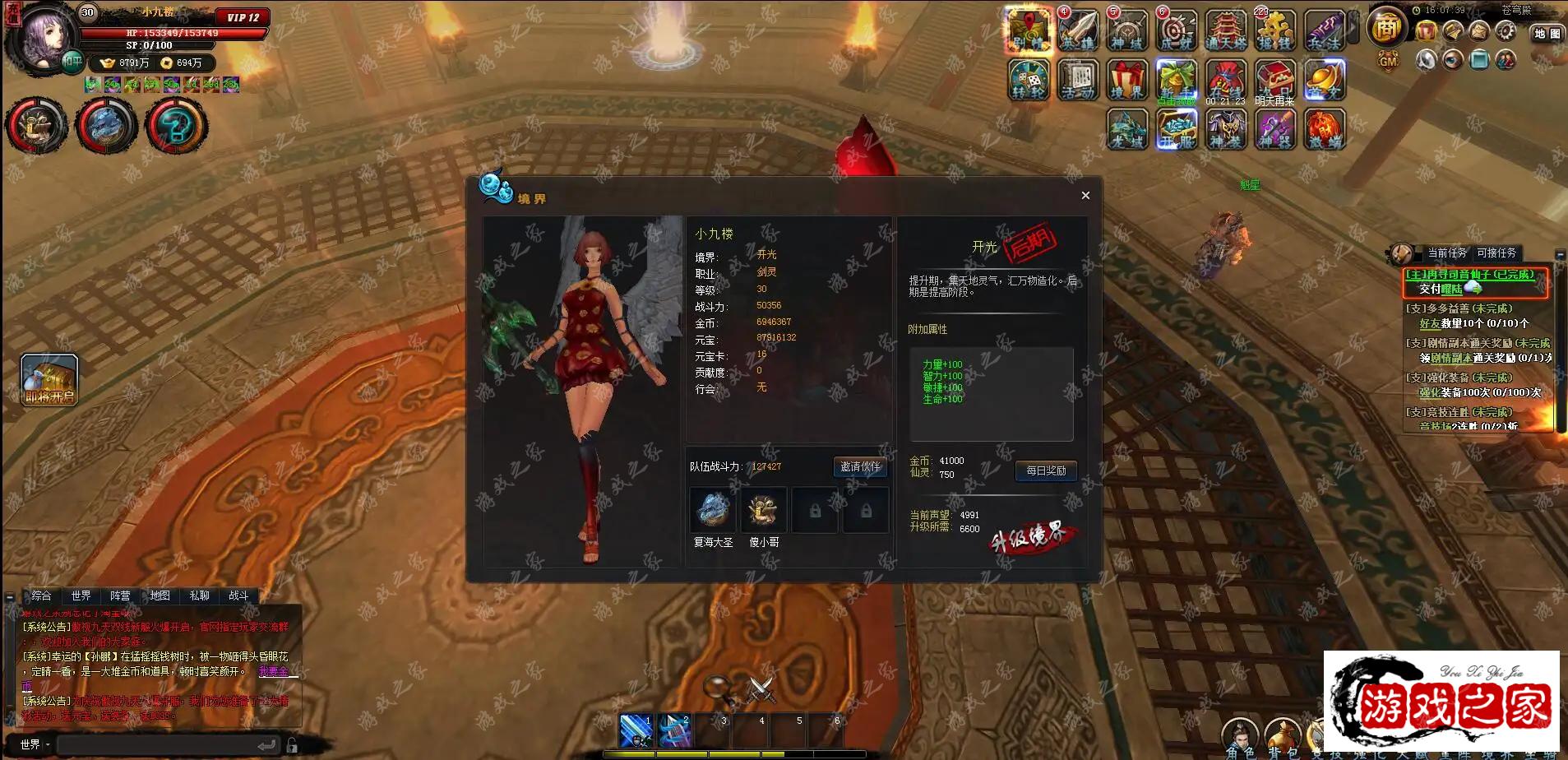
Task: Click the 邀请伙伴 invite partner button
Action: click(859, 466)
